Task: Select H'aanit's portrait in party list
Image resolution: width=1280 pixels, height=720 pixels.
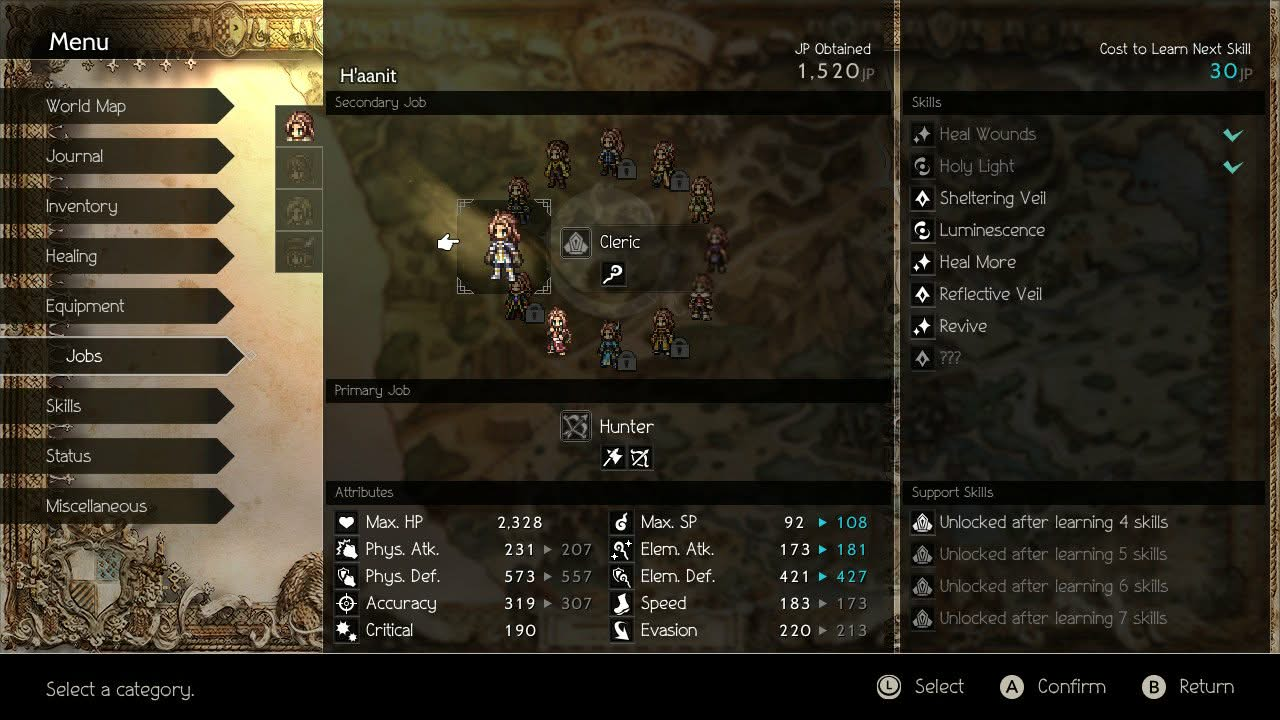Action: 299,127
